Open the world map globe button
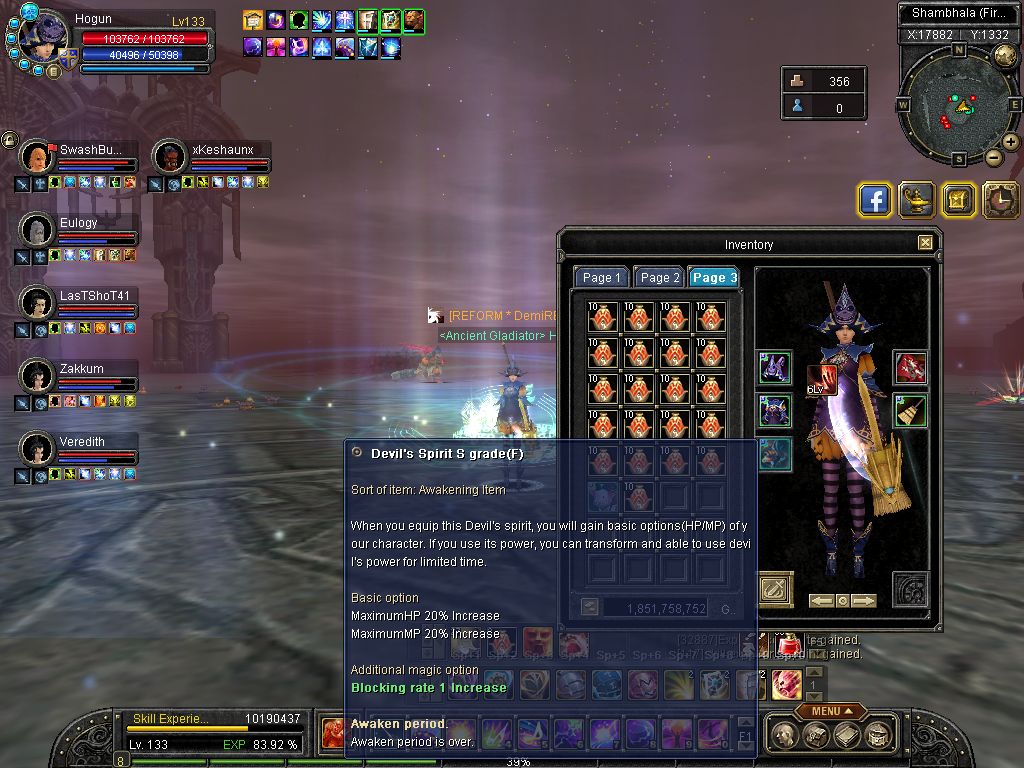Viewport: 1024px width, 768px height. [x=1005, y=57]
